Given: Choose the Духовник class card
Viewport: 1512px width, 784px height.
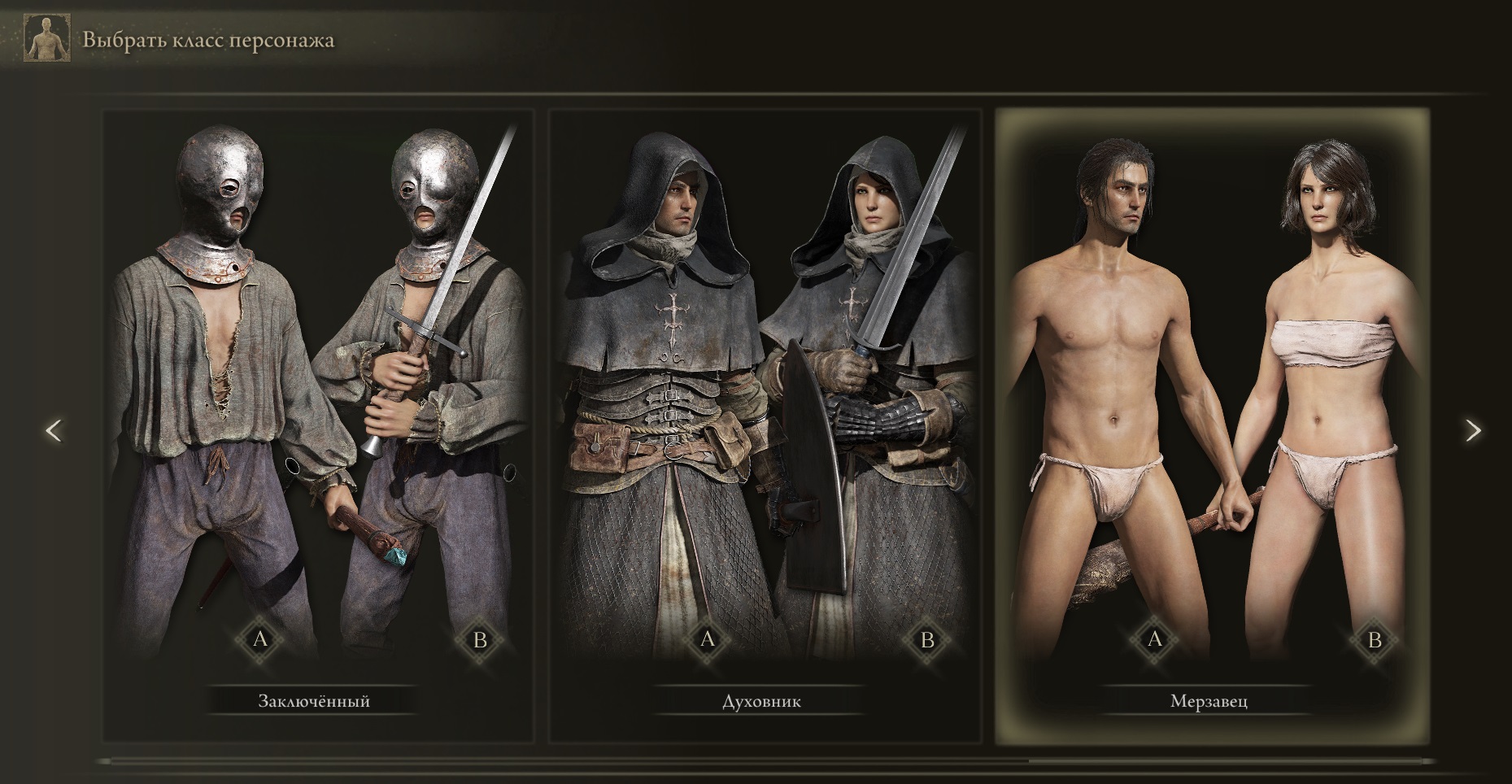Looking at the screenshot, I should [763, 423].
